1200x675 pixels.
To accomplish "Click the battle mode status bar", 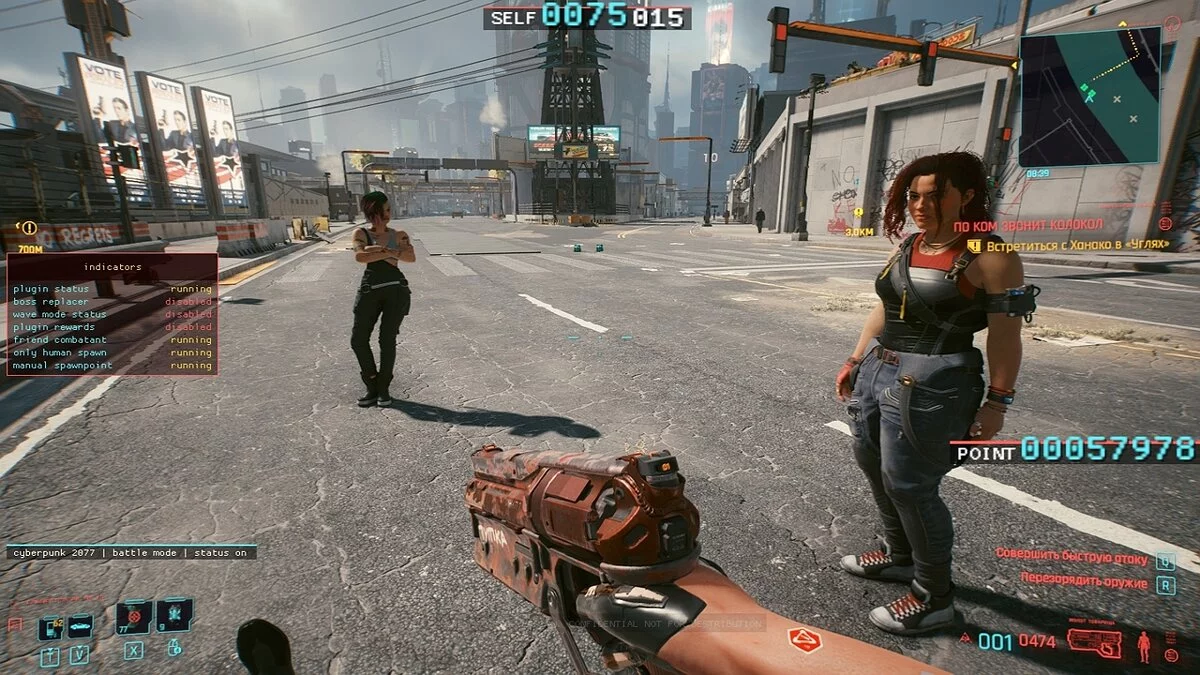I will [x=131, y=552].
